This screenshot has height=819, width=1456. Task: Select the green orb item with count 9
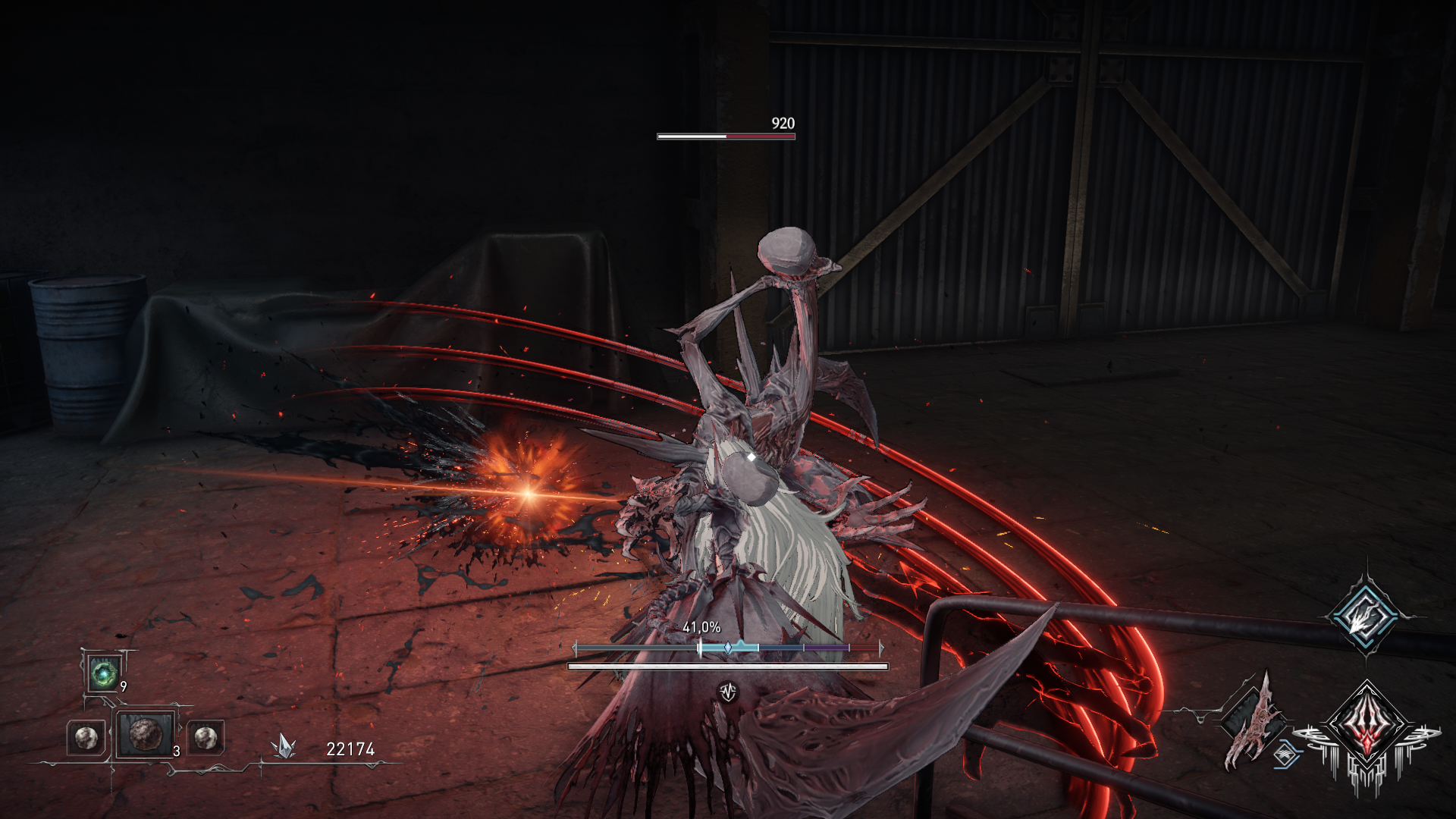[x=103, y=673]
